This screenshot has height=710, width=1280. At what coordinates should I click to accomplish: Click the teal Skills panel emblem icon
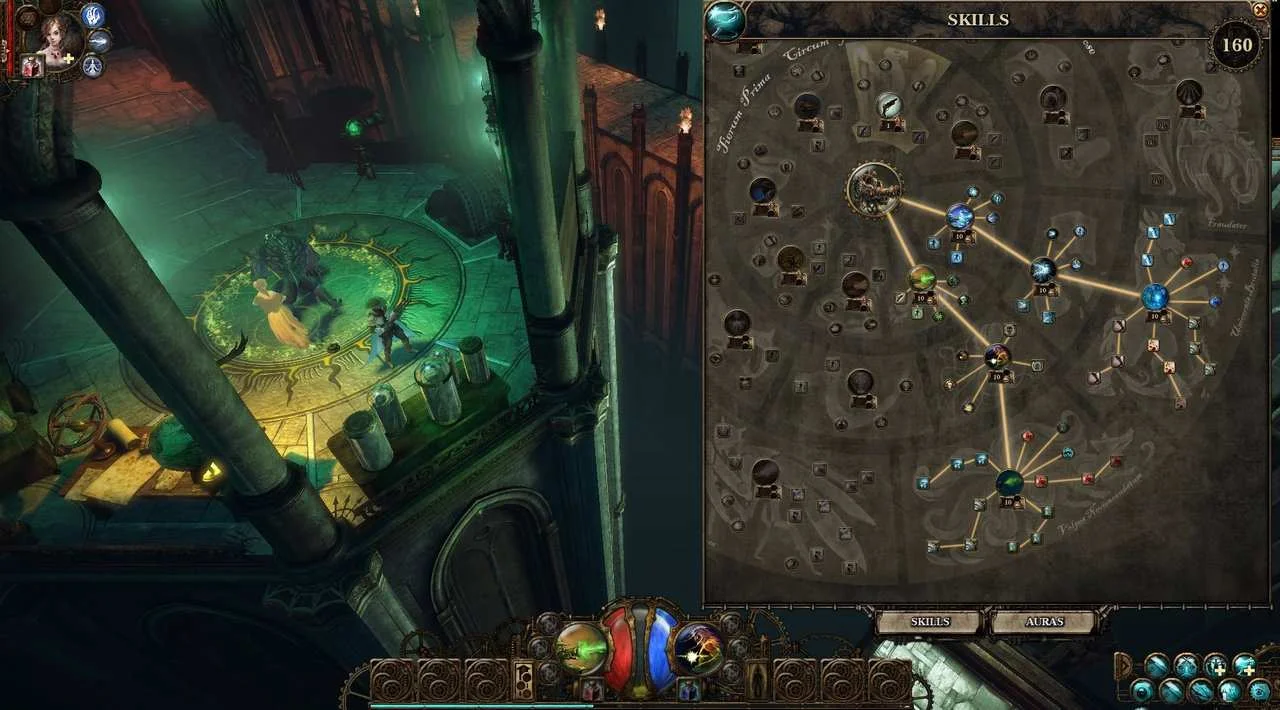pos(724,20)
